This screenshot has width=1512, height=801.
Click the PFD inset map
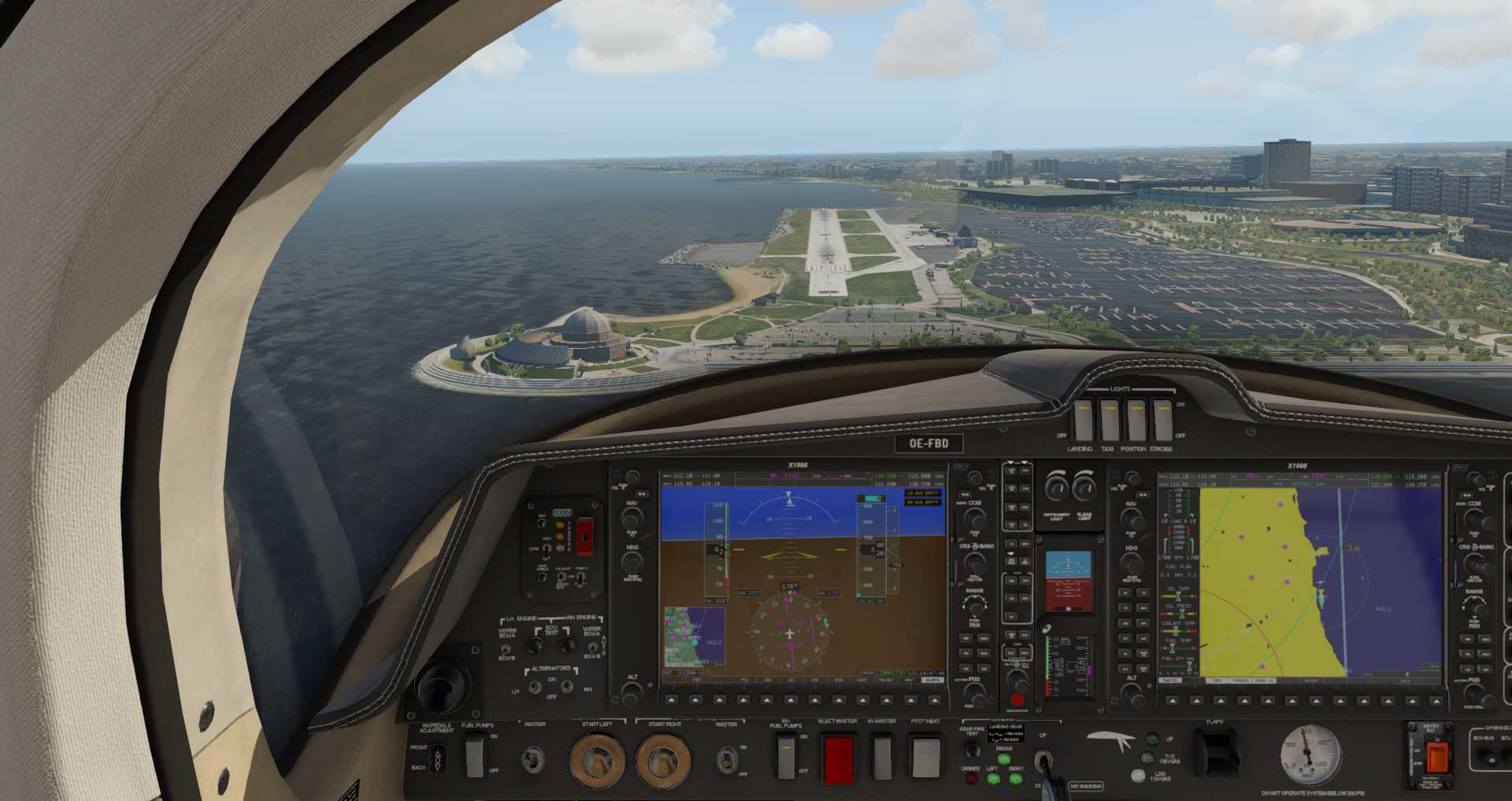[694, 636]
